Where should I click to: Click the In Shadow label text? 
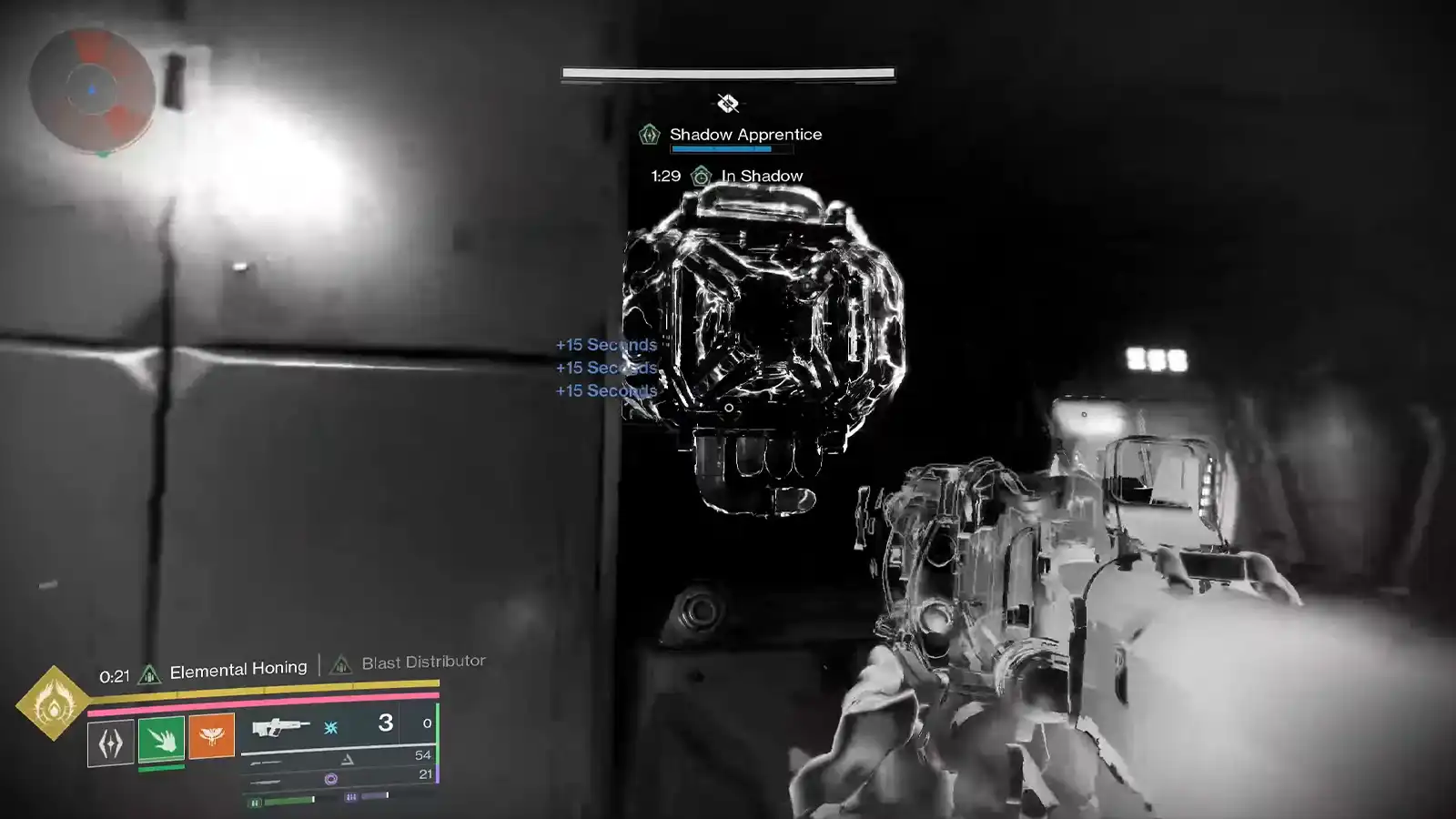coord(761,176)
